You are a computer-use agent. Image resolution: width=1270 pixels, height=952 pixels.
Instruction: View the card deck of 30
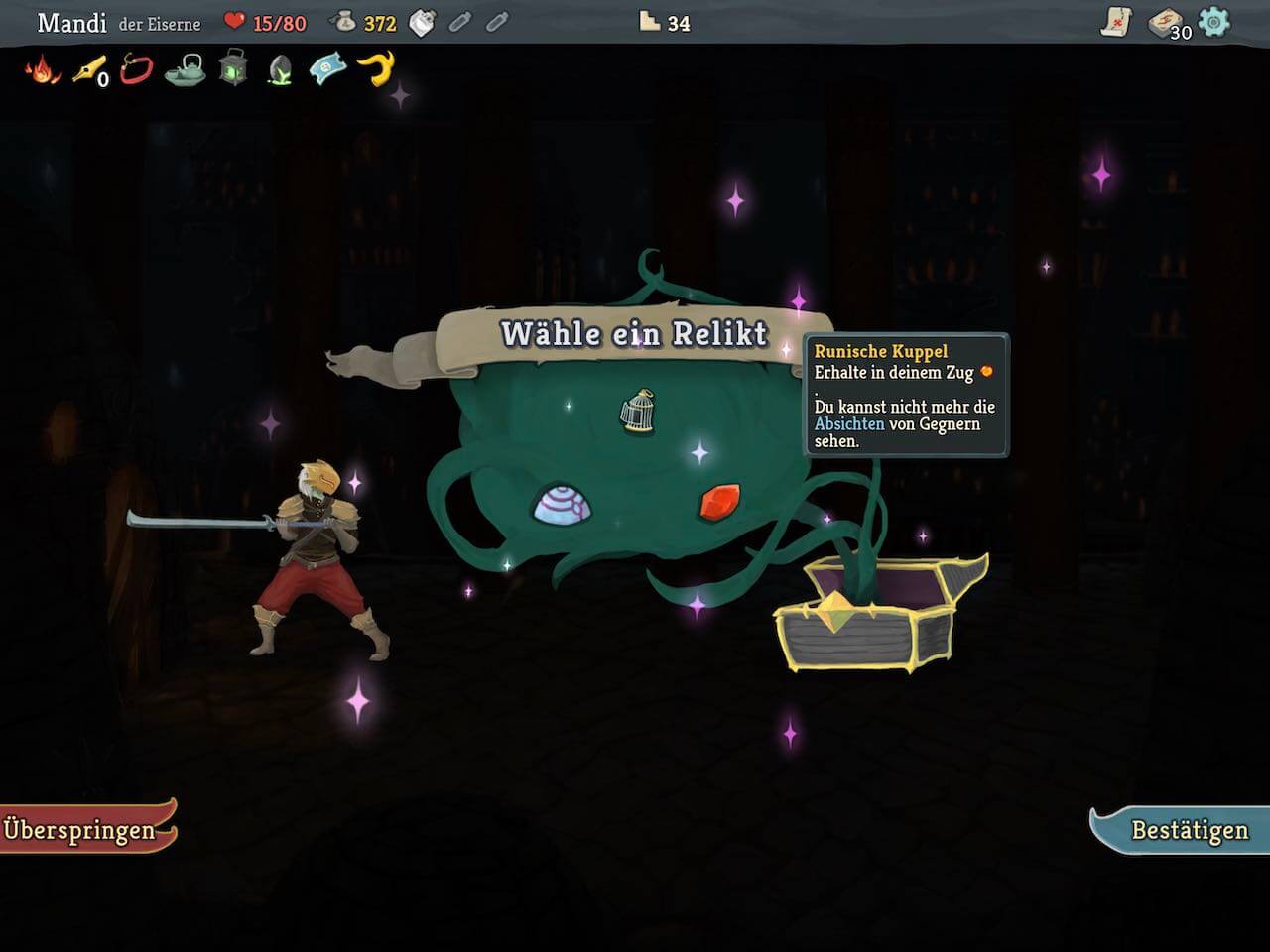pos(1167,23)
